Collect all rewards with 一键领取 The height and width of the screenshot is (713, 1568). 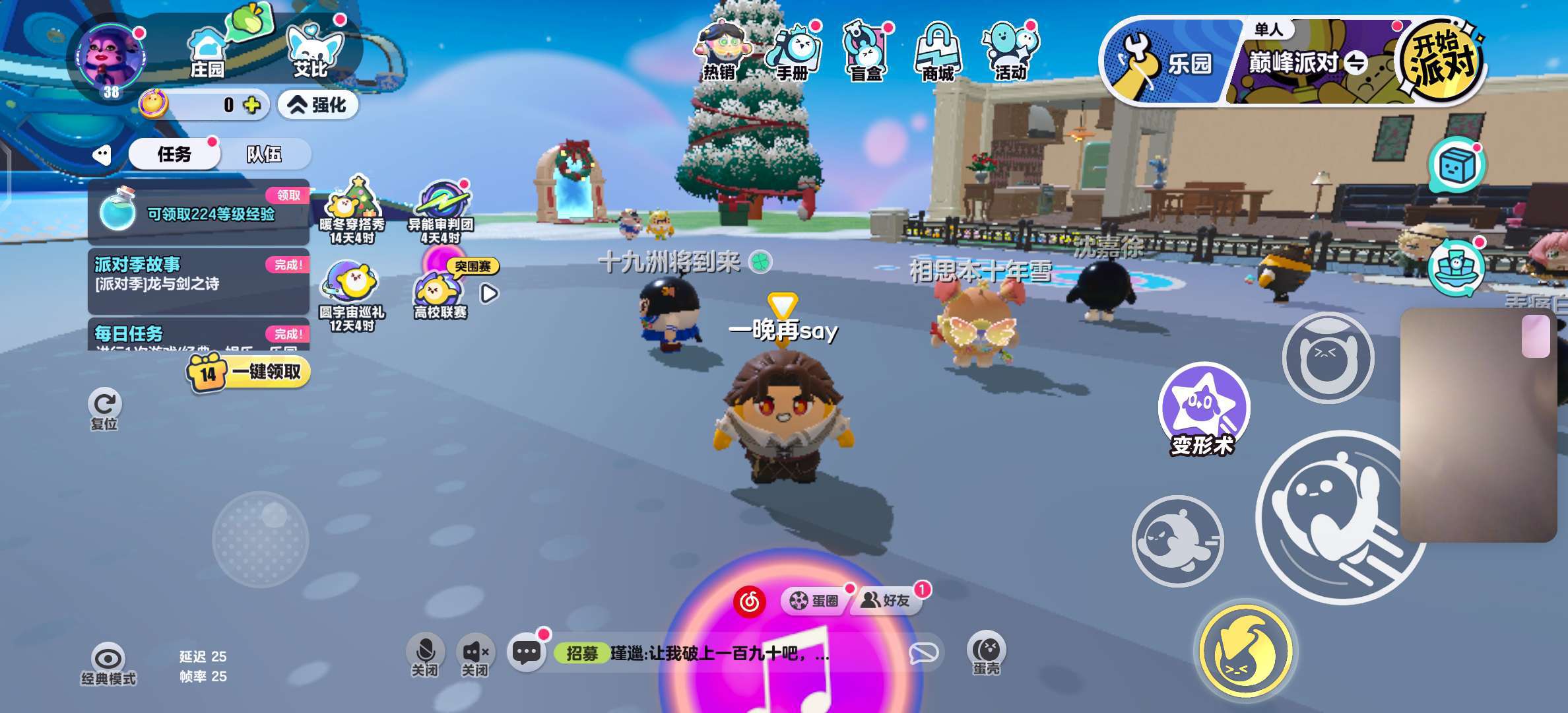[x=249, y=372]
